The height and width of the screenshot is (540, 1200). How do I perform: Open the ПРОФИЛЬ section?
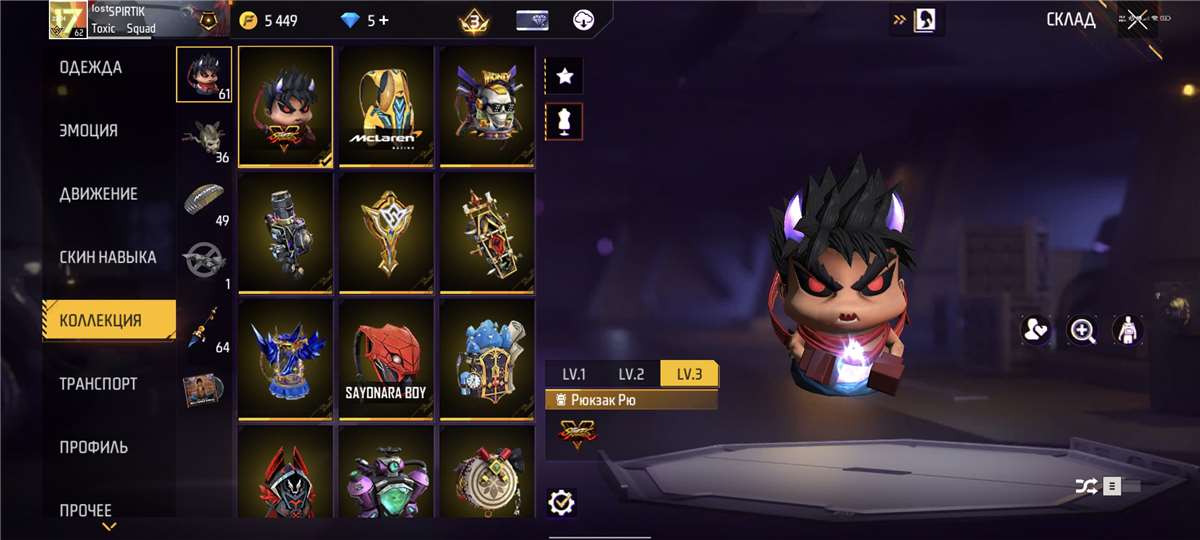(94, 447)
